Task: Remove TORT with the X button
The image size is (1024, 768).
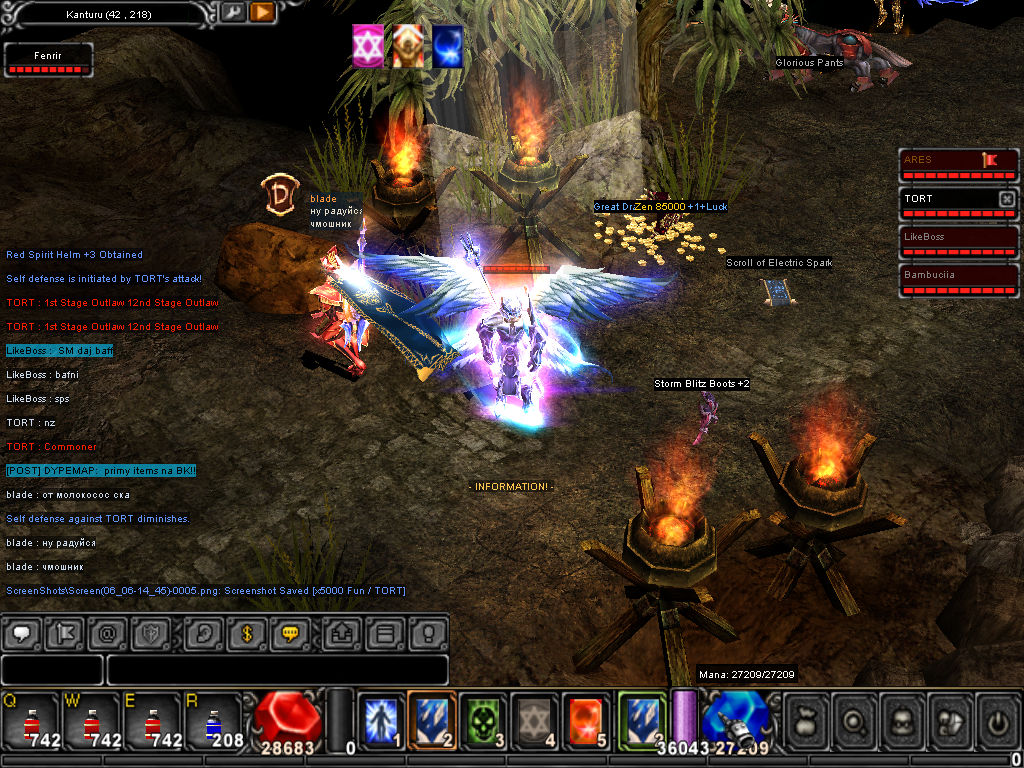Action: (x=1006, y=199)
